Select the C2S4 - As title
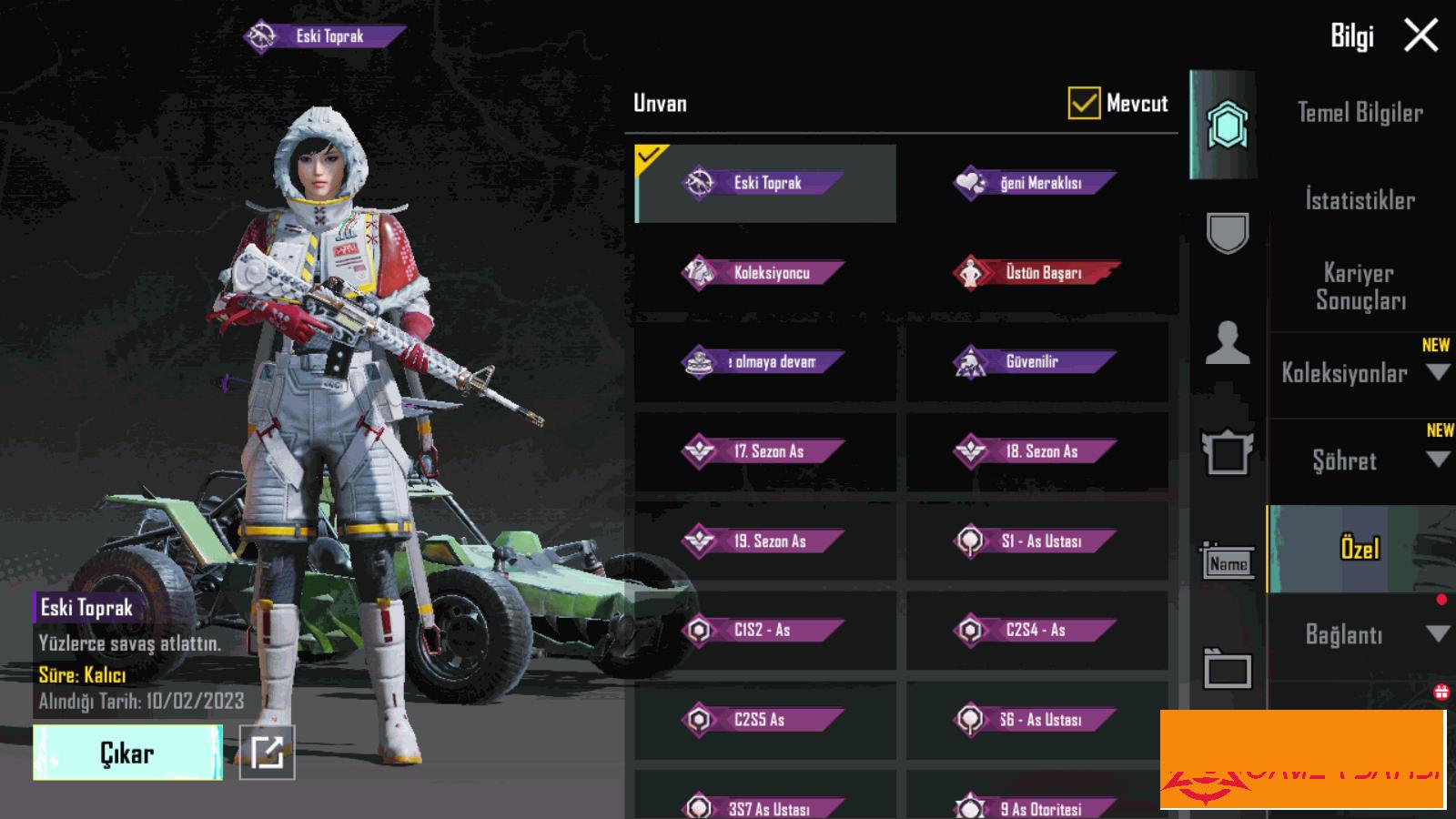This screenshot has height=819, width=1456. pyautogui.click(x=1036, y=630)
